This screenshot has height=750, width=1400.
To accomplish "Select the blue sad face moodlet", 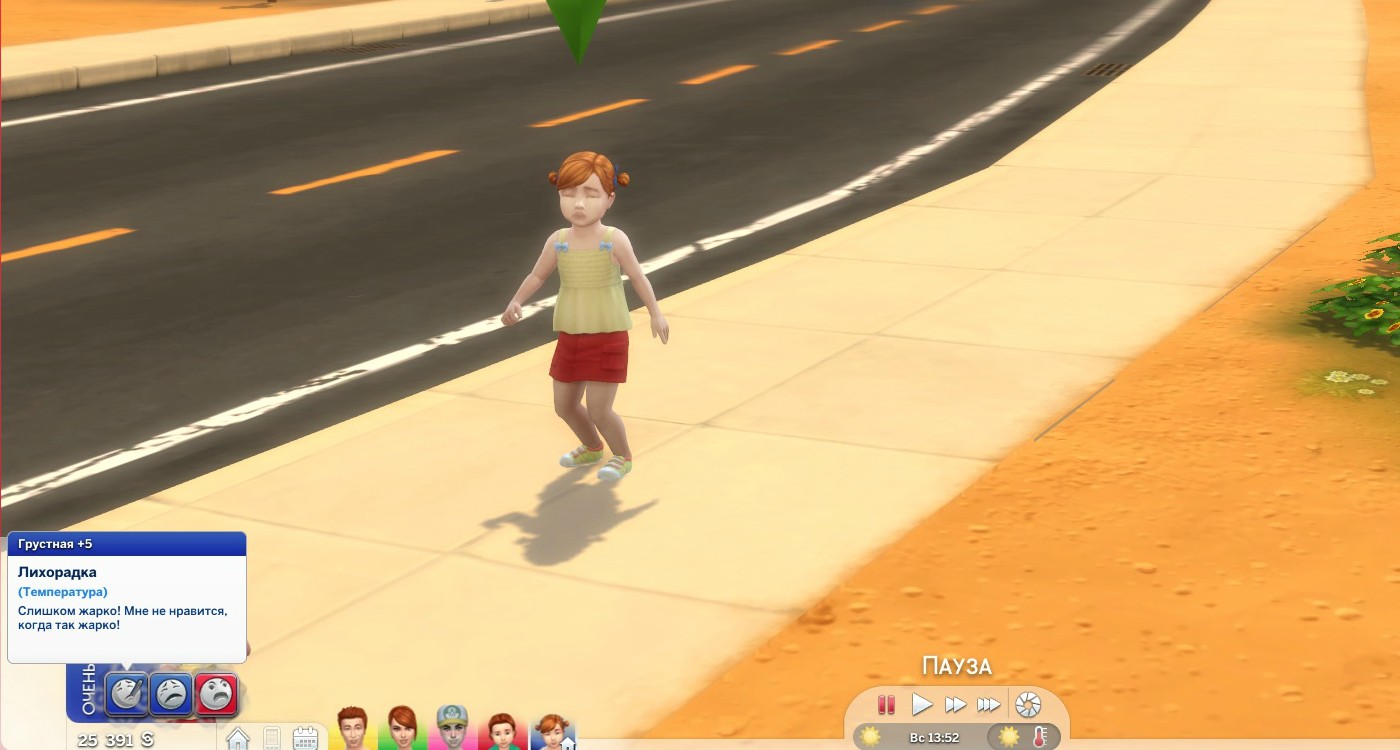I will click(x=171, y=694).
